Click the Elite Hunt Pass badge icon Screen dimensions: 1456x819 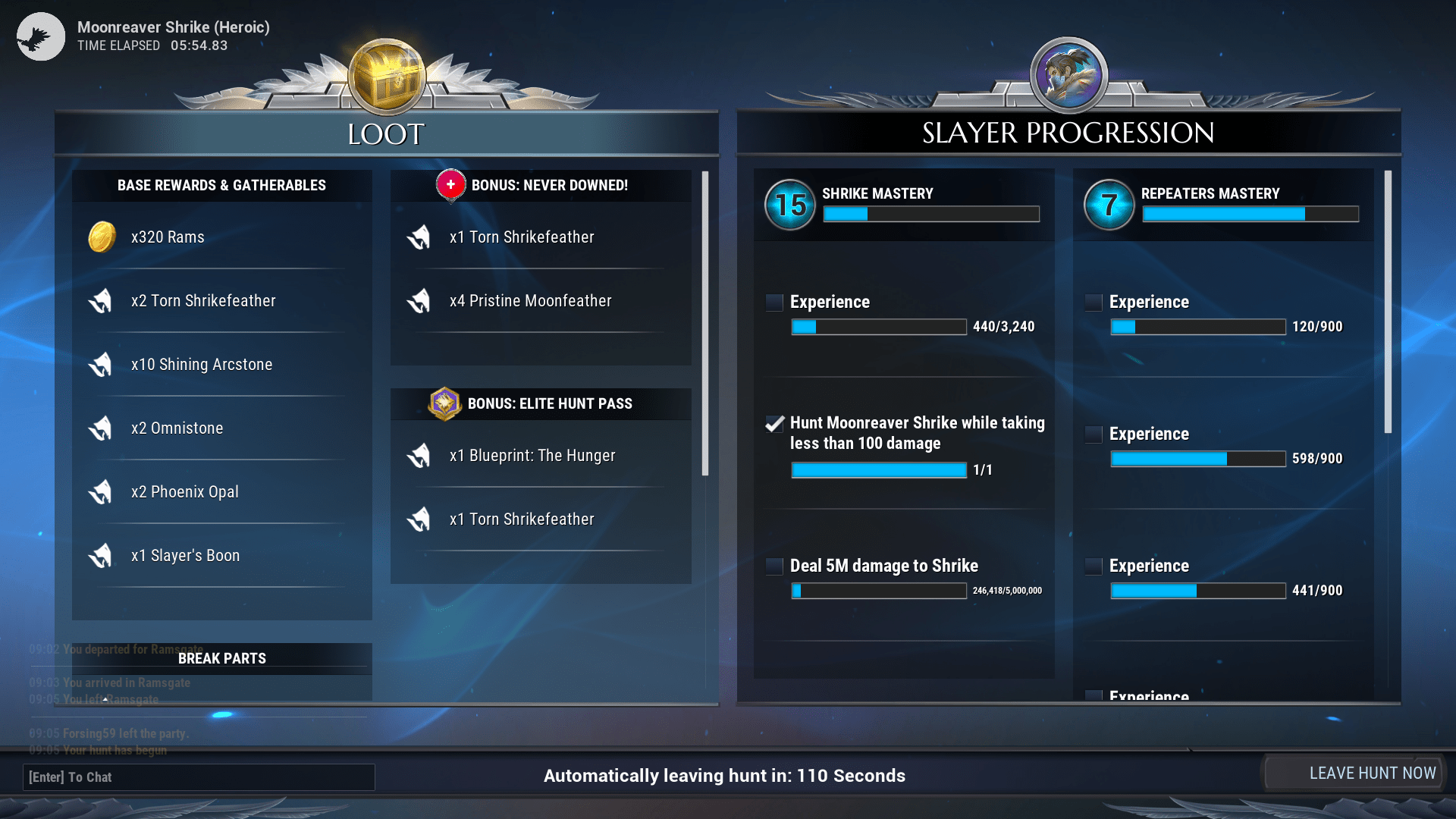445,403
